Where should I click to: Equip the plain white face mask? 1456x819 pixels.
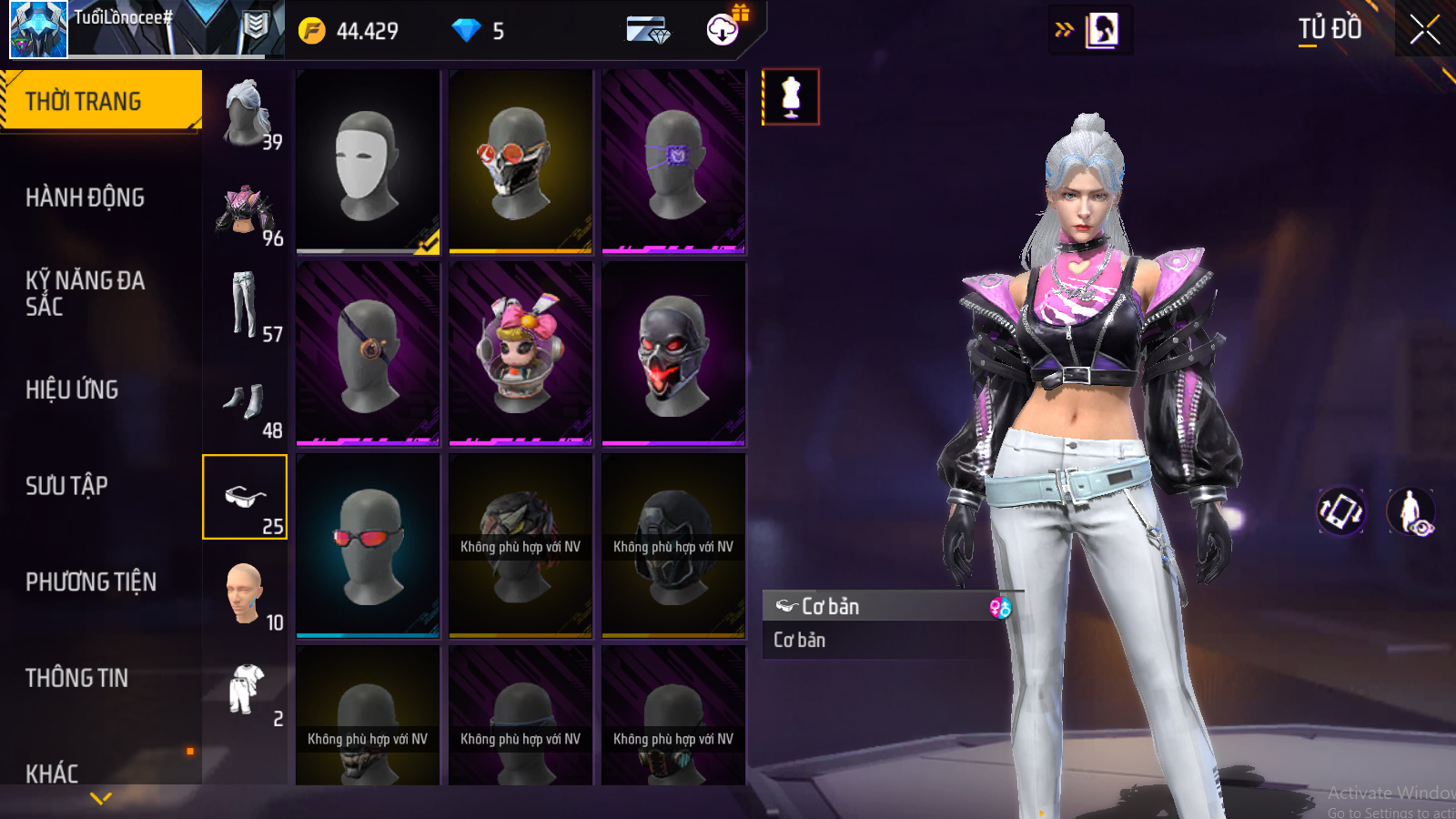pyautogui.click(x=368, y=162)
